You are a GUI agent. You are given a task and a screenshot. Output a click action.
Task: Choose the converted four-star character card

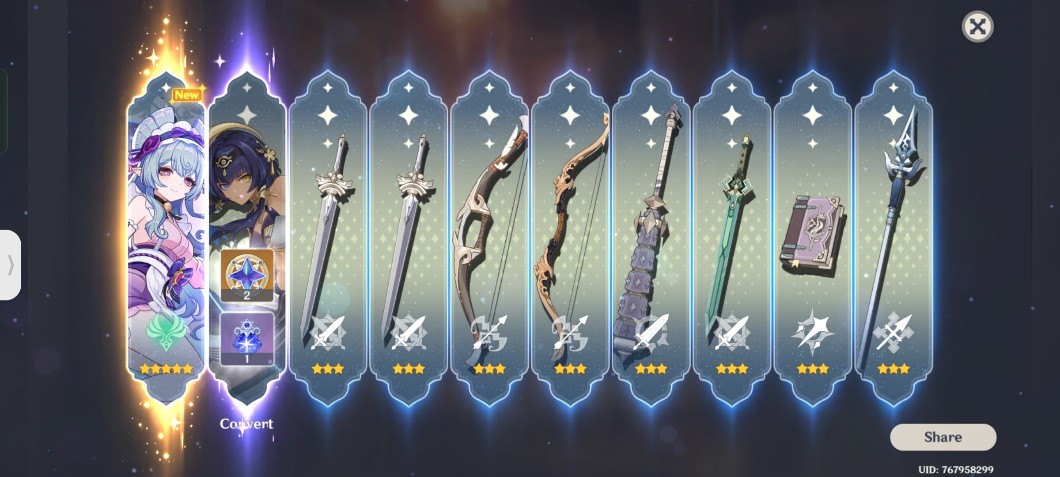[x=246, y=235]
